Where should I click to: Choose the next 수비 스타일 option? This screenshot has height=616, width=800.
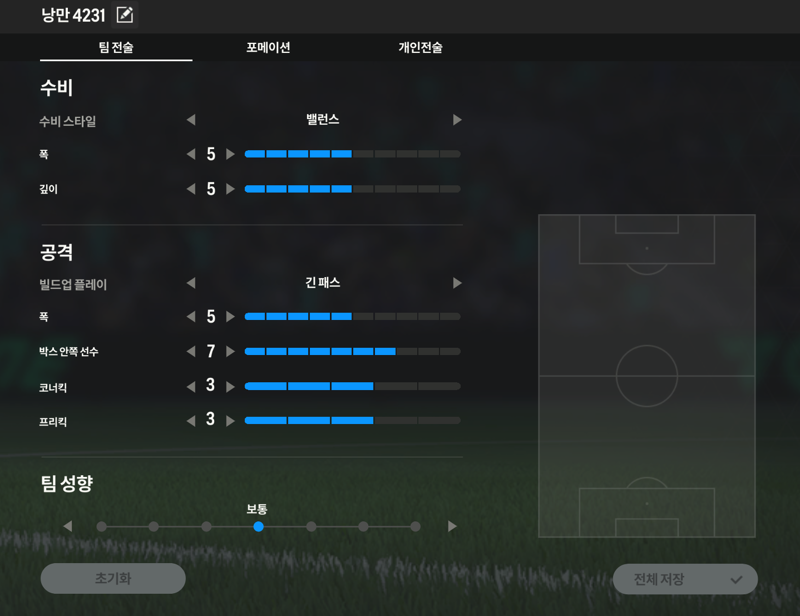[457, 120]
